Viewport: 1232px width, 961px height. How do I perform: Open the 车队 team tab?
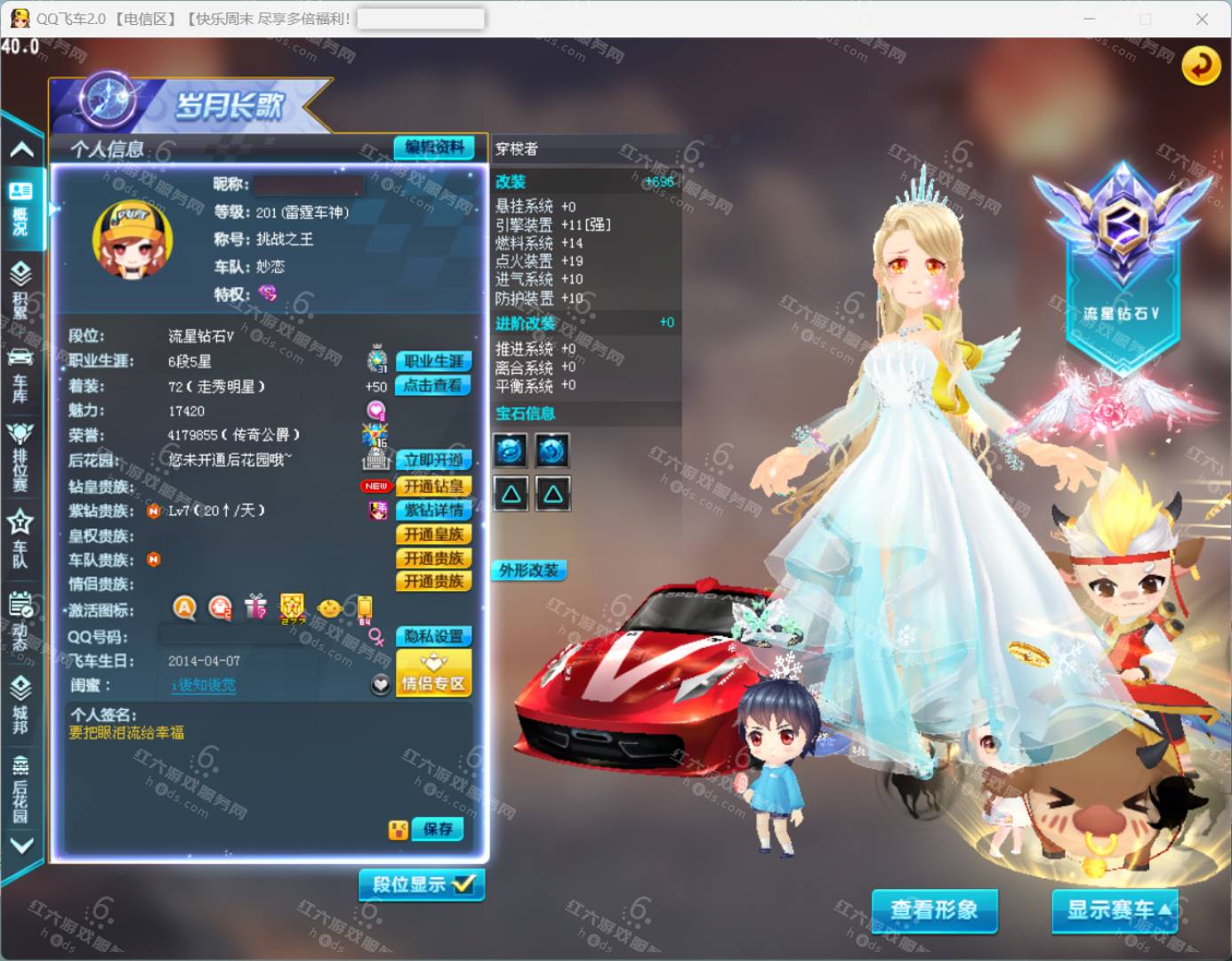pos(20,539)
